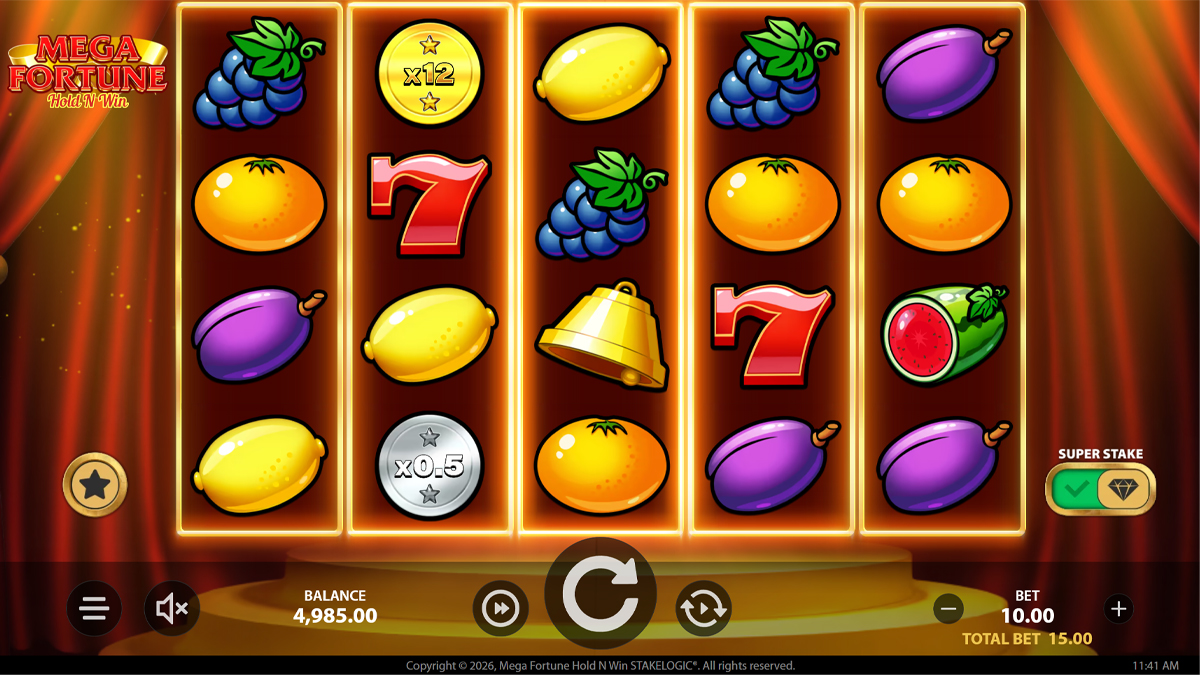Viewport: 1200px width, 675px height.
Task: Toggle the Super Stake switch
Action: pos(1100,489)
